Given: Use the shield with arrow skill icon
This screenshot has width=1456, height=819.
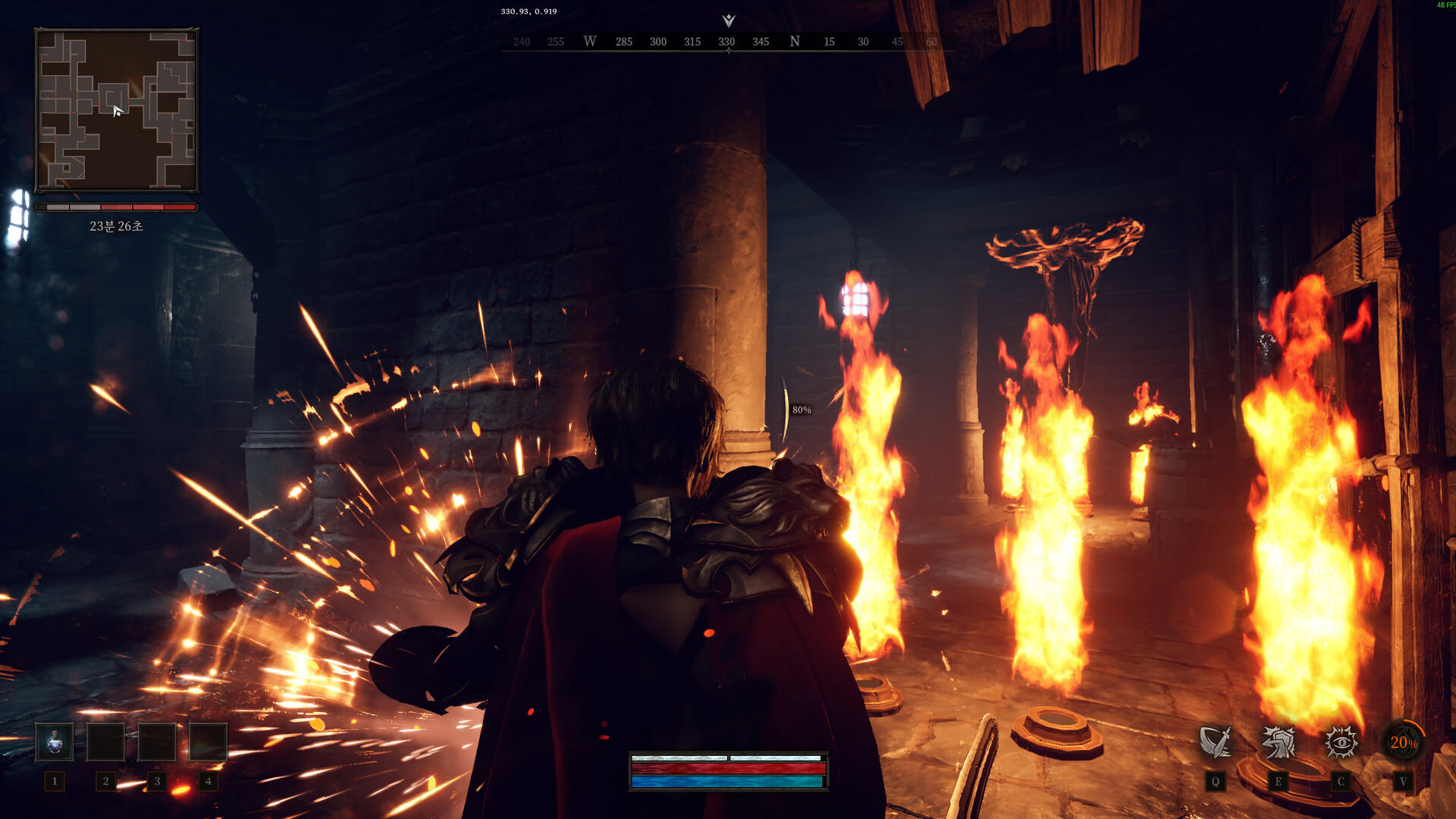Looking at the screenshot, I should pos(1279,742).
